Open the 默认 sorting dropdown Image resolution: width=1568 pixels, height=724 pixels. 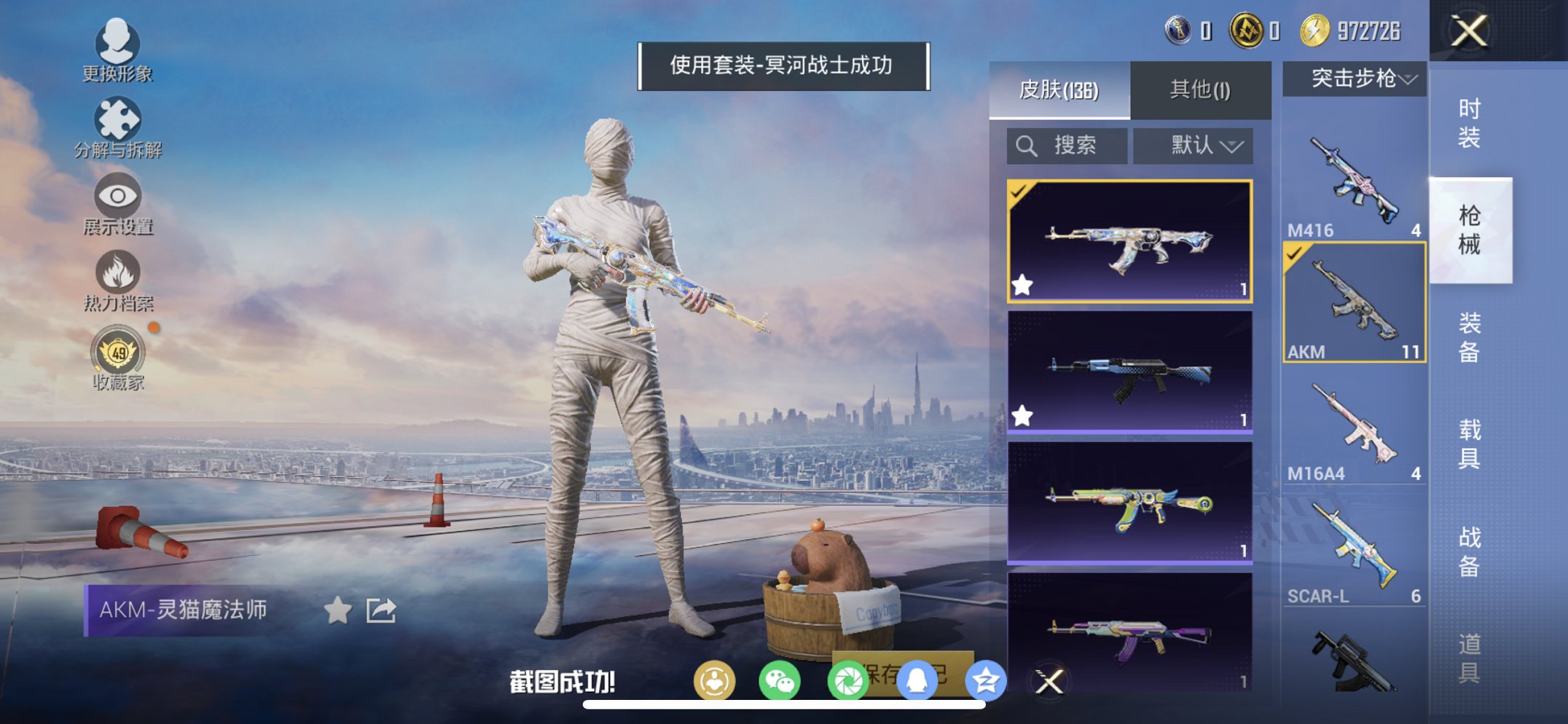1193,145
